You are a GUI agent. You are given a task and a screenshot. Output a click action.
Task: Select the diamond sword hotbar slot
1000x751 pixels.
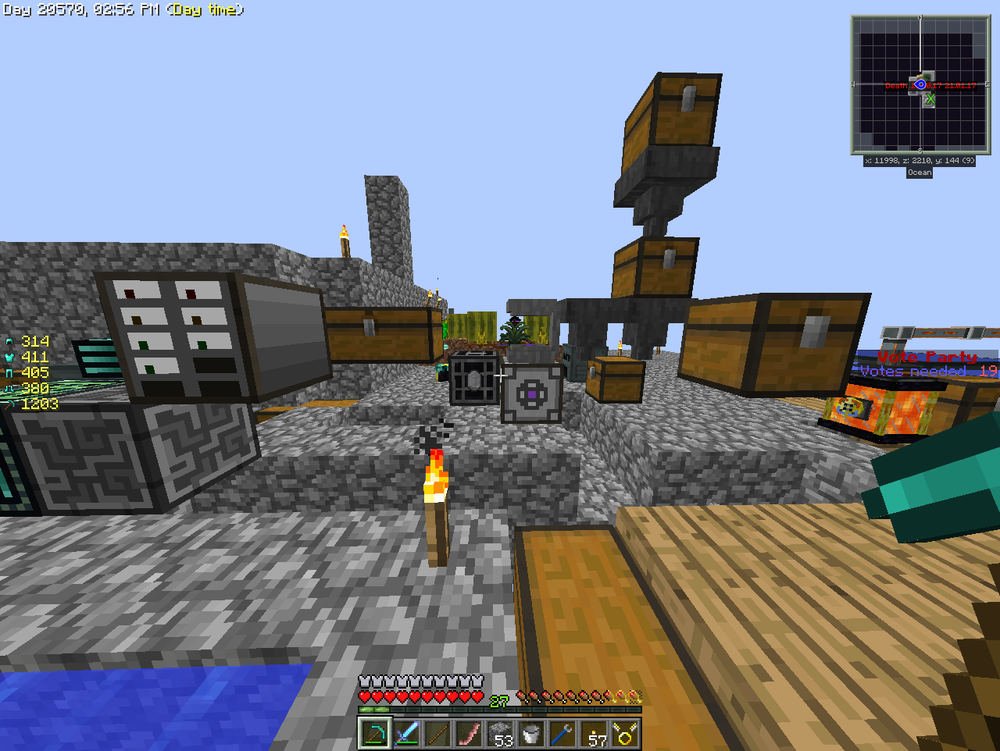[x=405, y=733]
